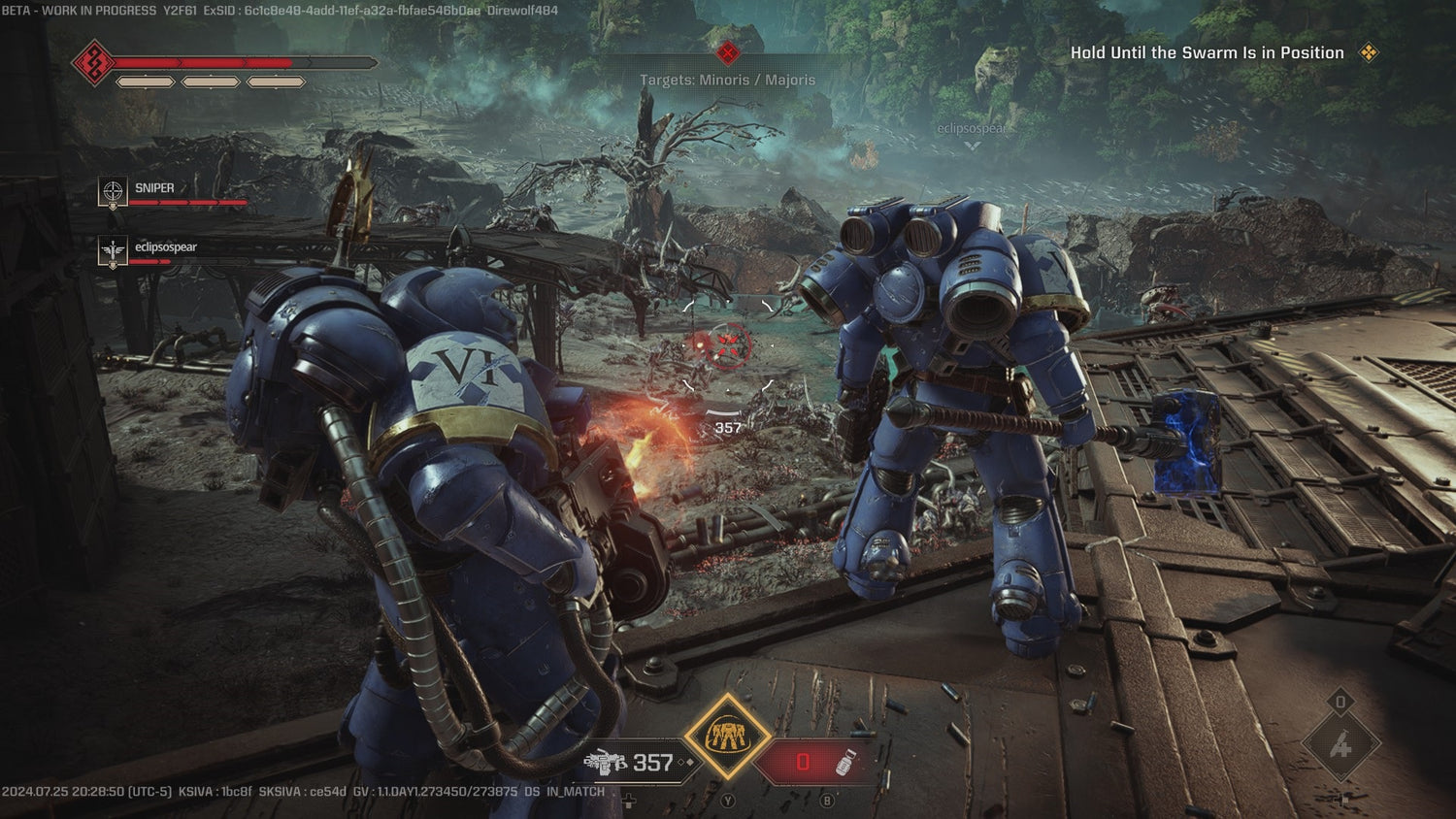Select the heavy bolter weapon icon
The width and height of the screenshot is (1456, 819).
tap(607, 763)
